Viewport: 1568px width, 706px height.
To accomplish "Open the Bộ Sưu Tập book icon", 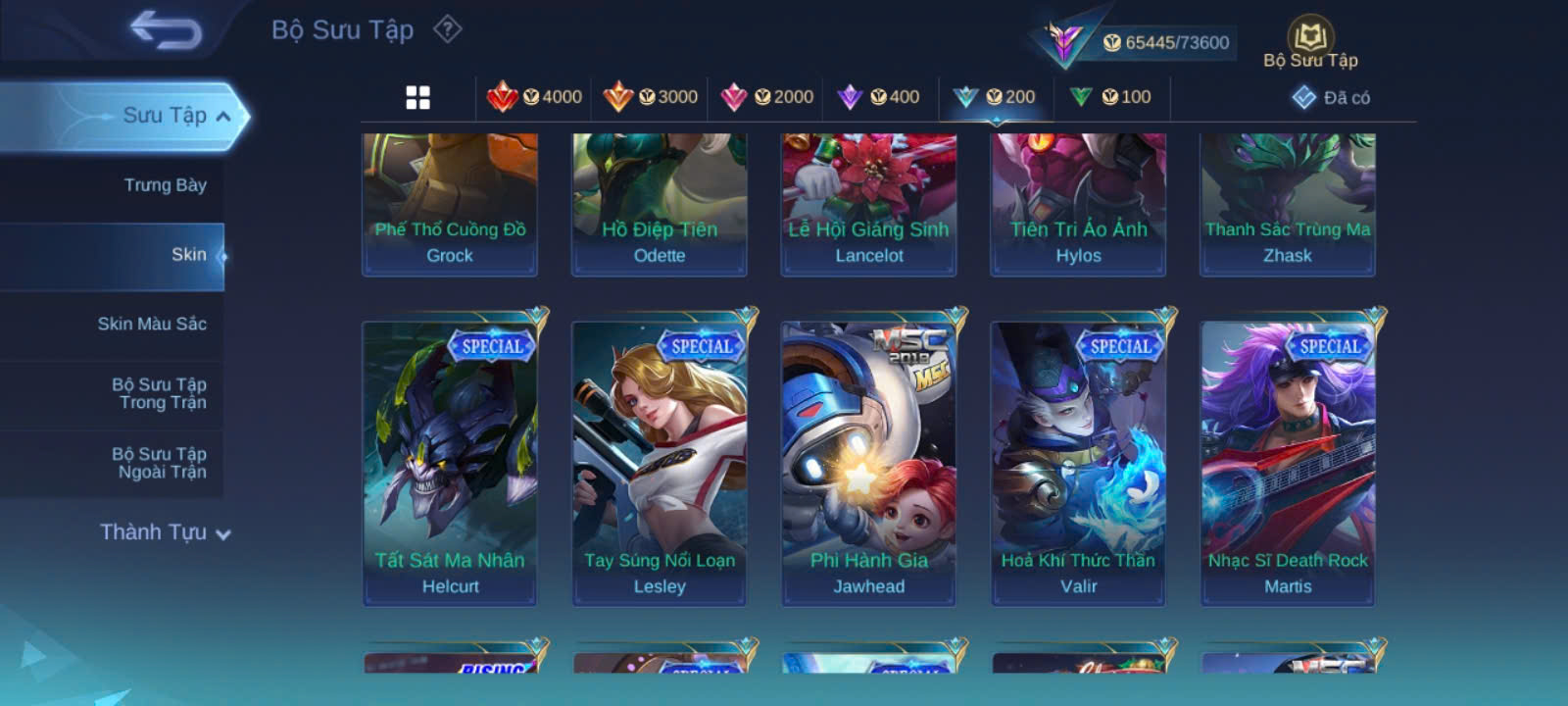I will coord(1310,44).
